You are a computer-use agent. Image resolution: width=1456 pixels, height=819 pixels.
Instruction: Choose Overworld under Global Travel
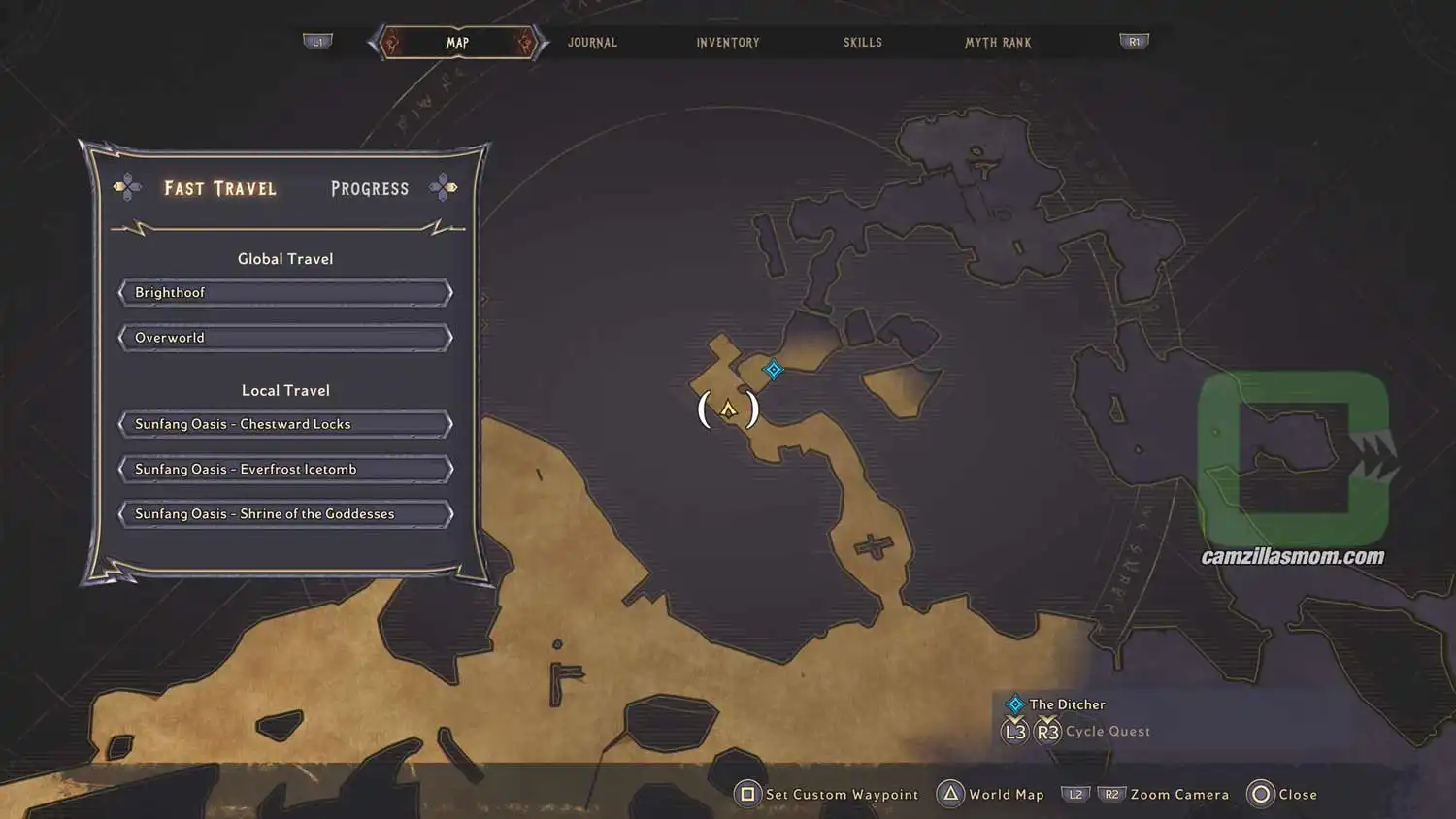point(285,337)
